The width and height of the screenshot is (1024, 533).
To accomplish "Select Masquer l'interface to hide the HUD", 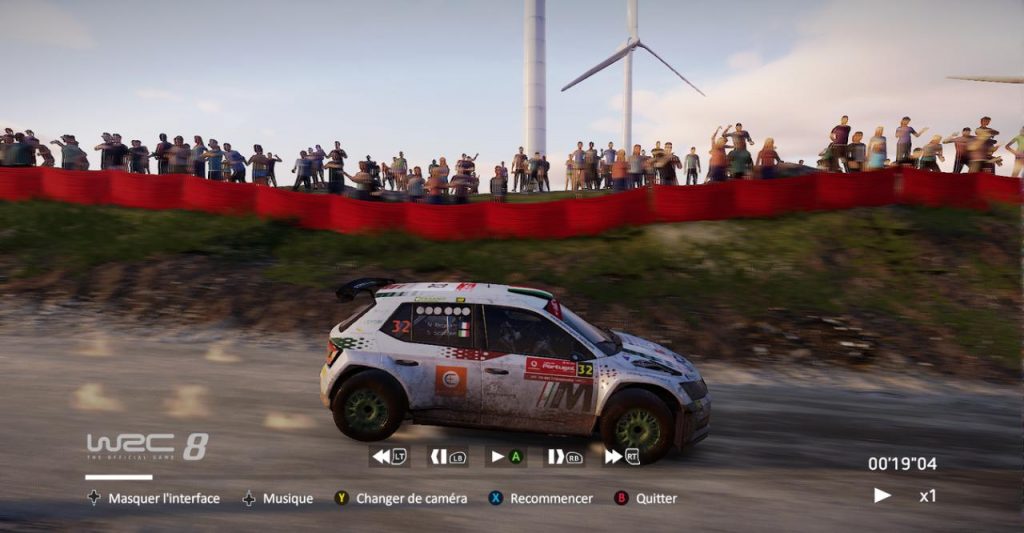I will tap(153, 498).
